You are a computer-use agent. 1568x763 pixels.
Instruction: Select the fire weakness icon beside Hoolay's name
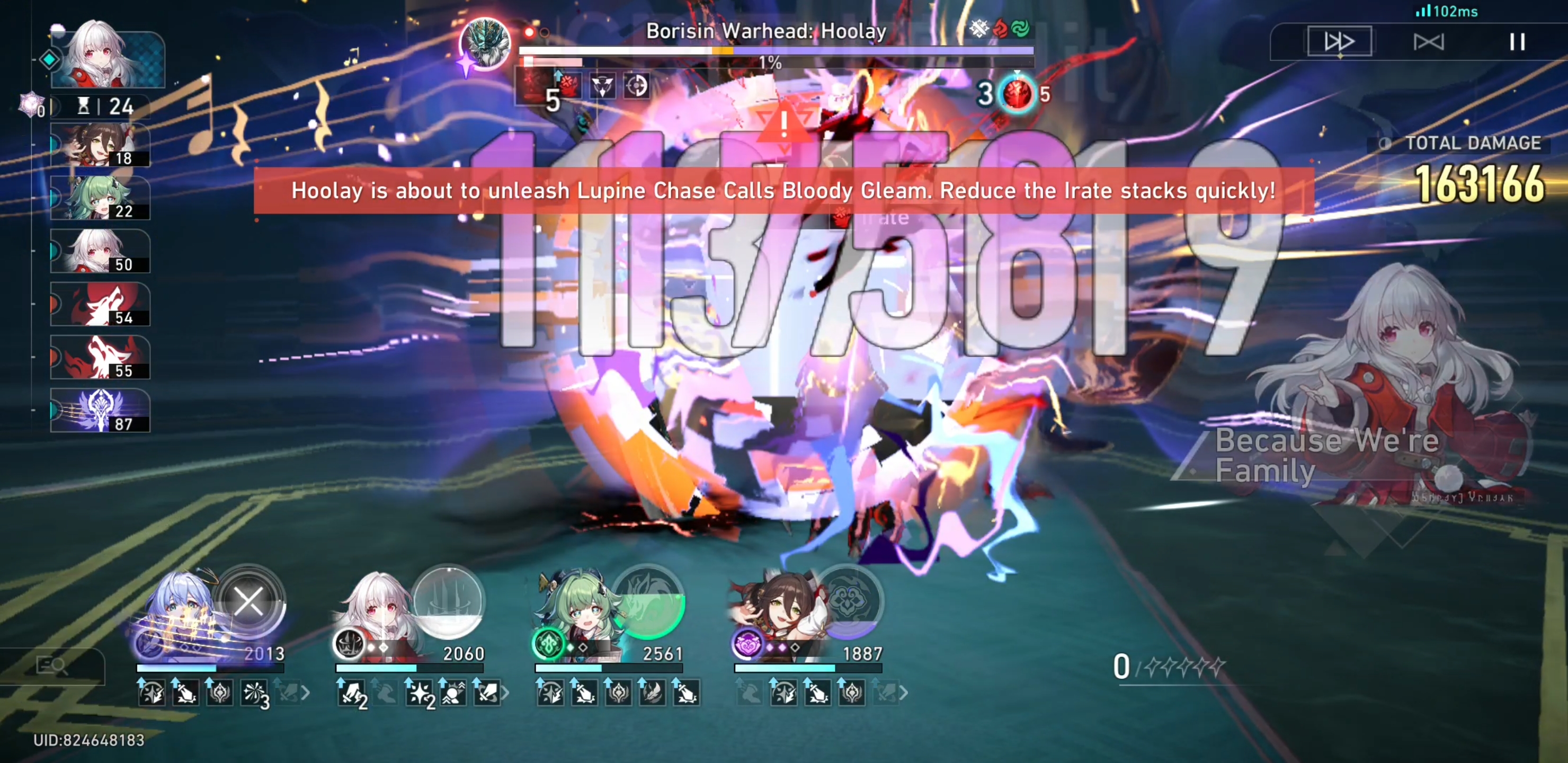point(1000,29)
